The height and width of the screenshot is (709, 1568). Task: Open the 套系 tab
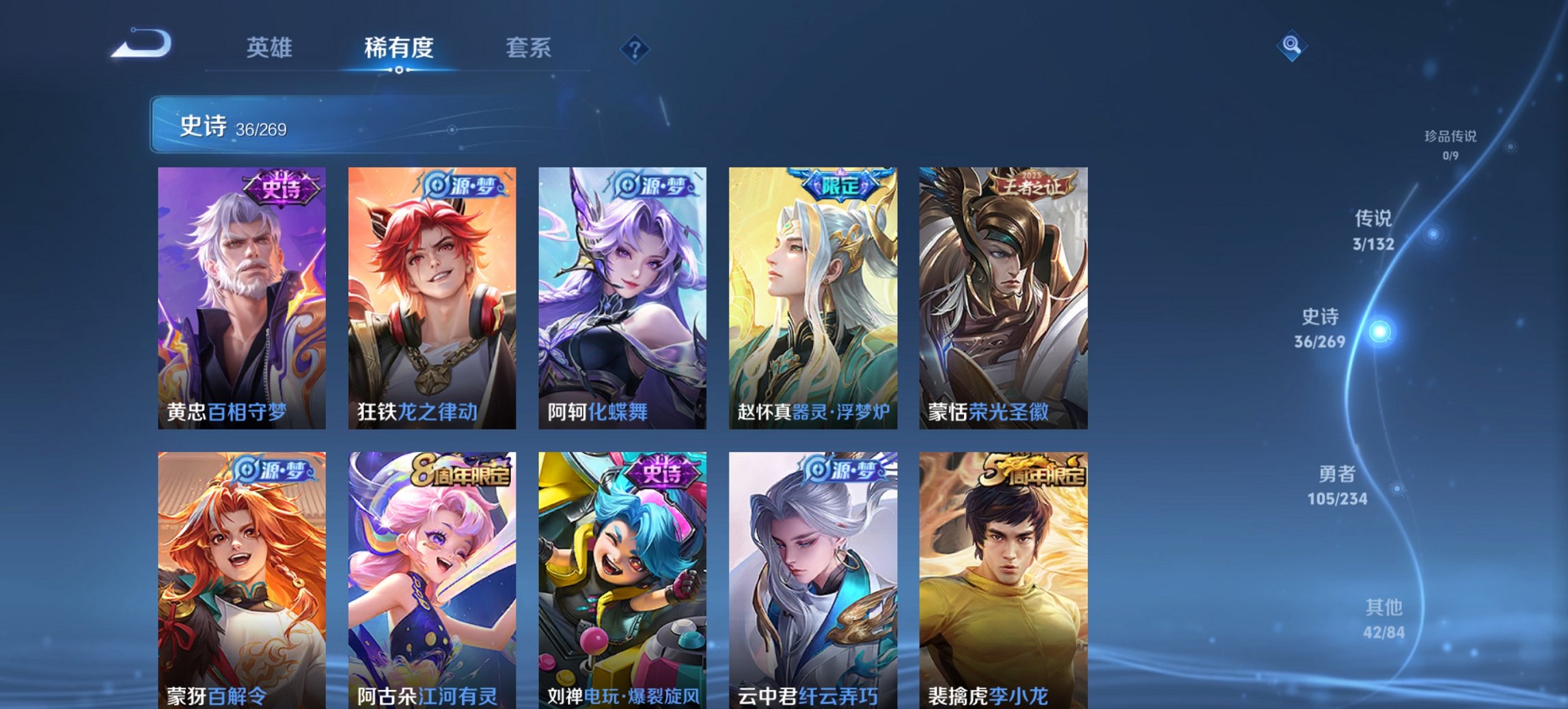528,48
